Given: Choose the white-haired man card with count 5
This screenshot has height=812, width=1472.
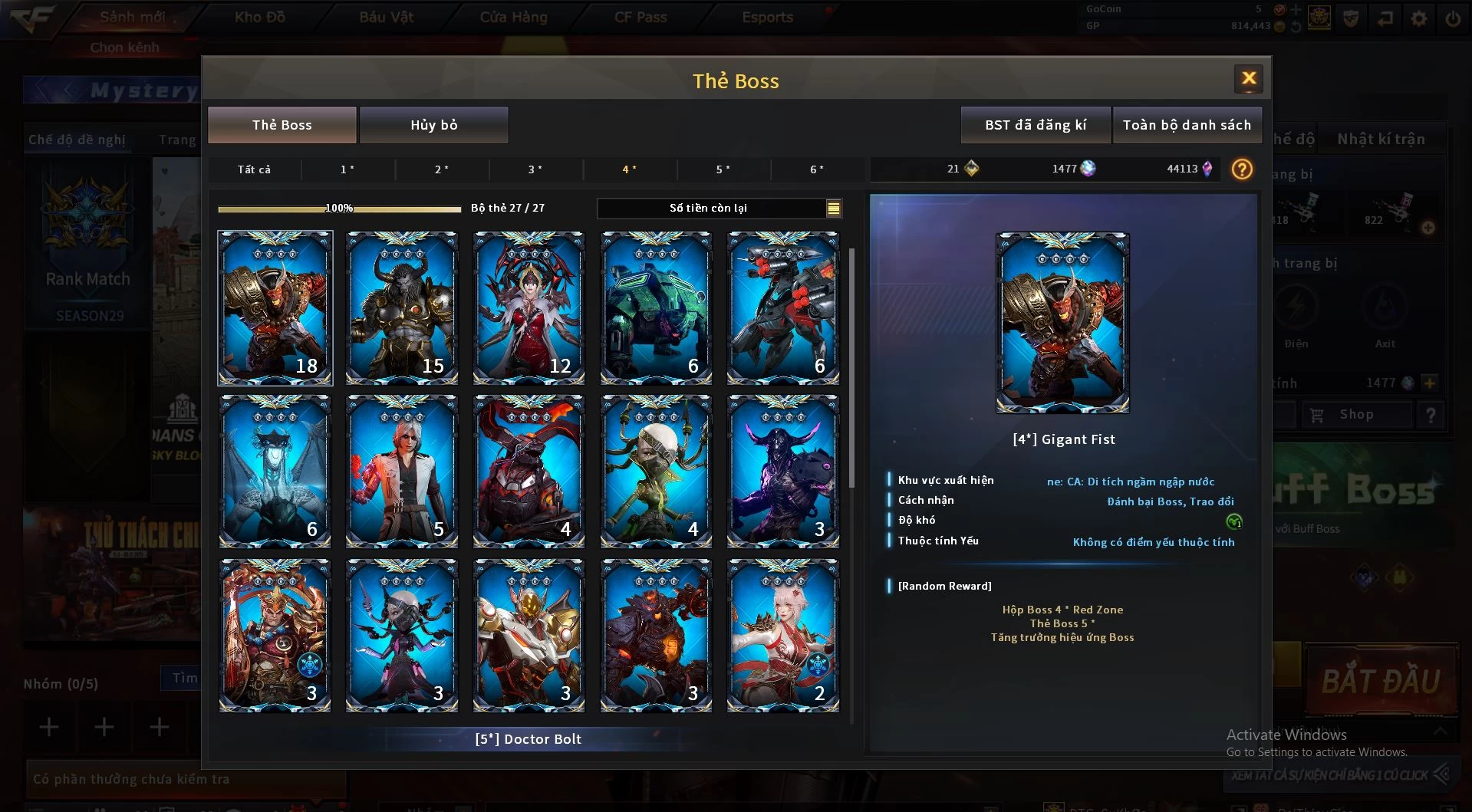Looking at the screenshot, I should pos(402,471).
